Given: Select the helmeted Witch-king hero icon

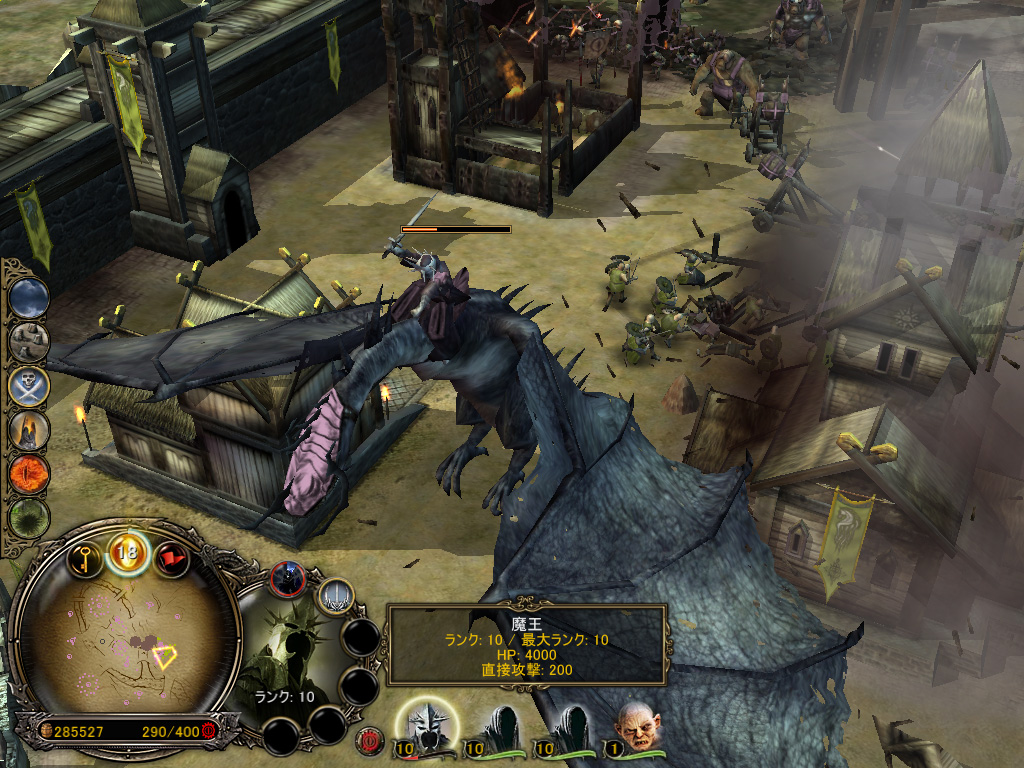Looking at the screenshot, I should [x=427, y=725].
